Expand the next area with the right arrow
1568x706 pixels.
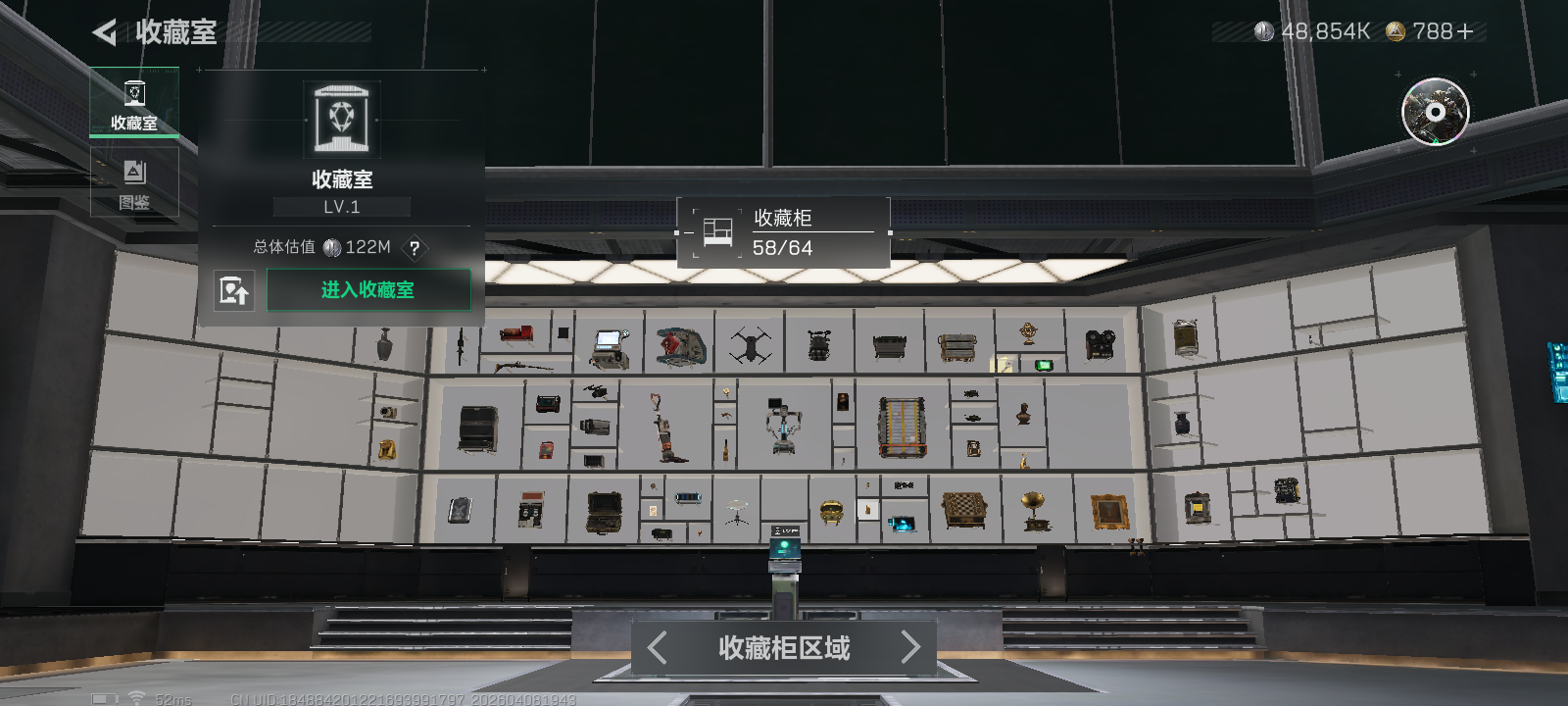[x=909, y=648]
